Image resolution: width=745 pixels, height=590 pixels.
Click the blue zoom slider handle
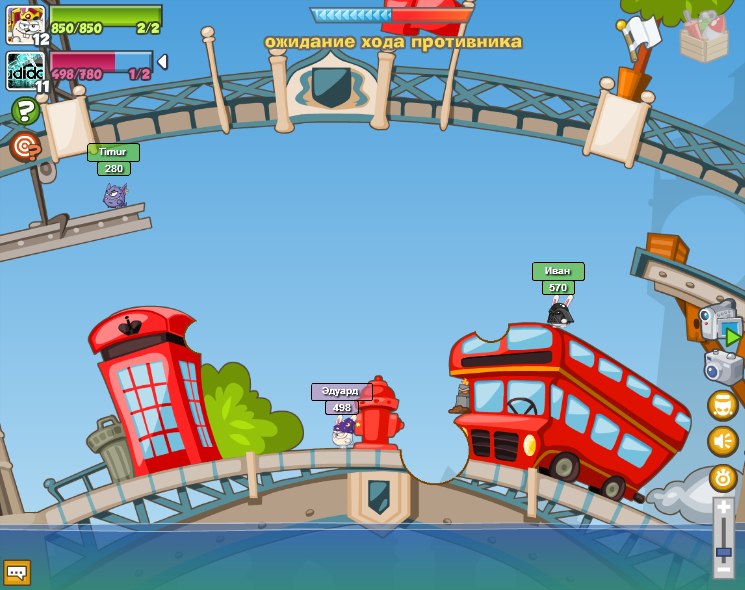pyautogui.click(x=724, y=551)
